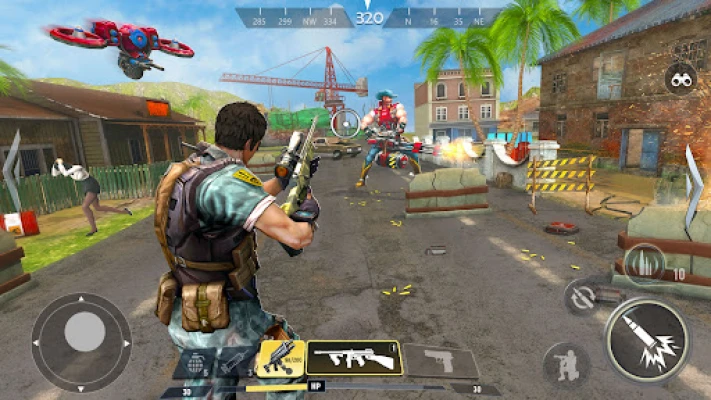Choose the syringe medkit slot
Image resolution: width=711 pixels, height=400 pixels.
(232, 361)
